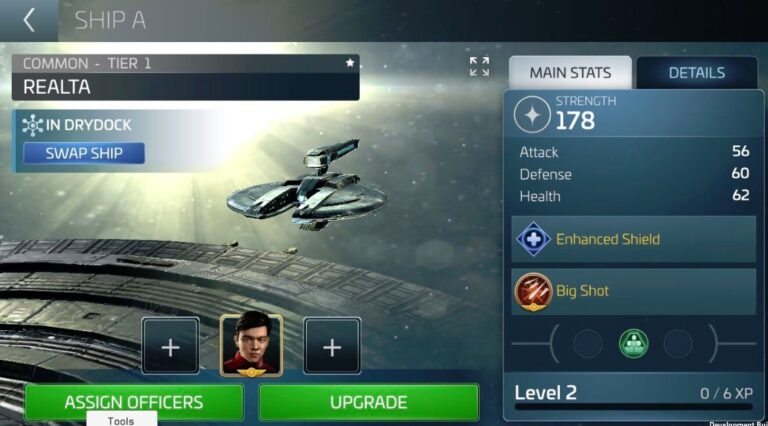Viewport: 768px width, 426px height.
Task: Expand the ship view to fullscreen
Action: 479,66
